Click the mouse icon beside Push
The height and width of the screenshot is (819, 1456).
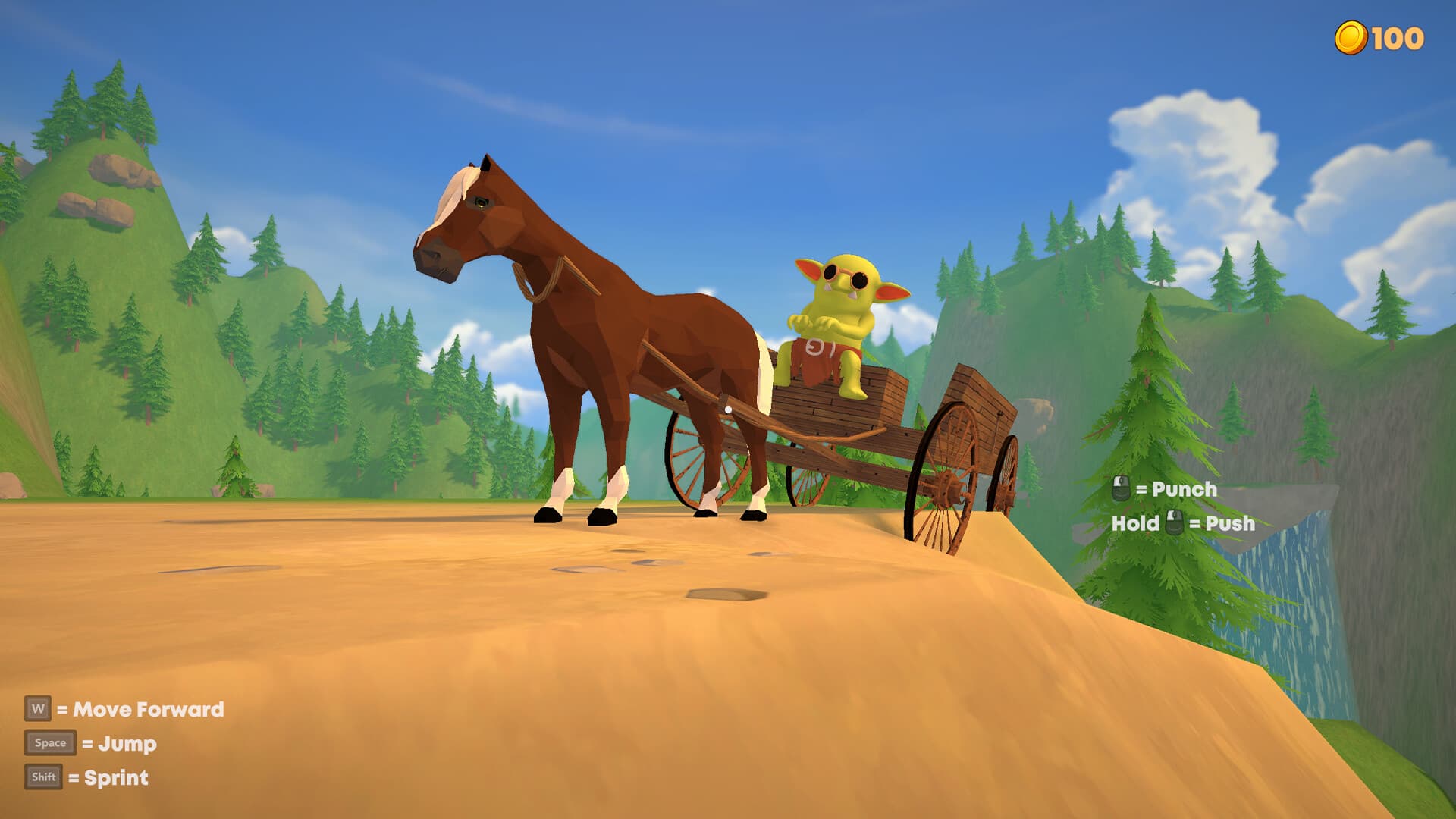(x=1173, y=522)
